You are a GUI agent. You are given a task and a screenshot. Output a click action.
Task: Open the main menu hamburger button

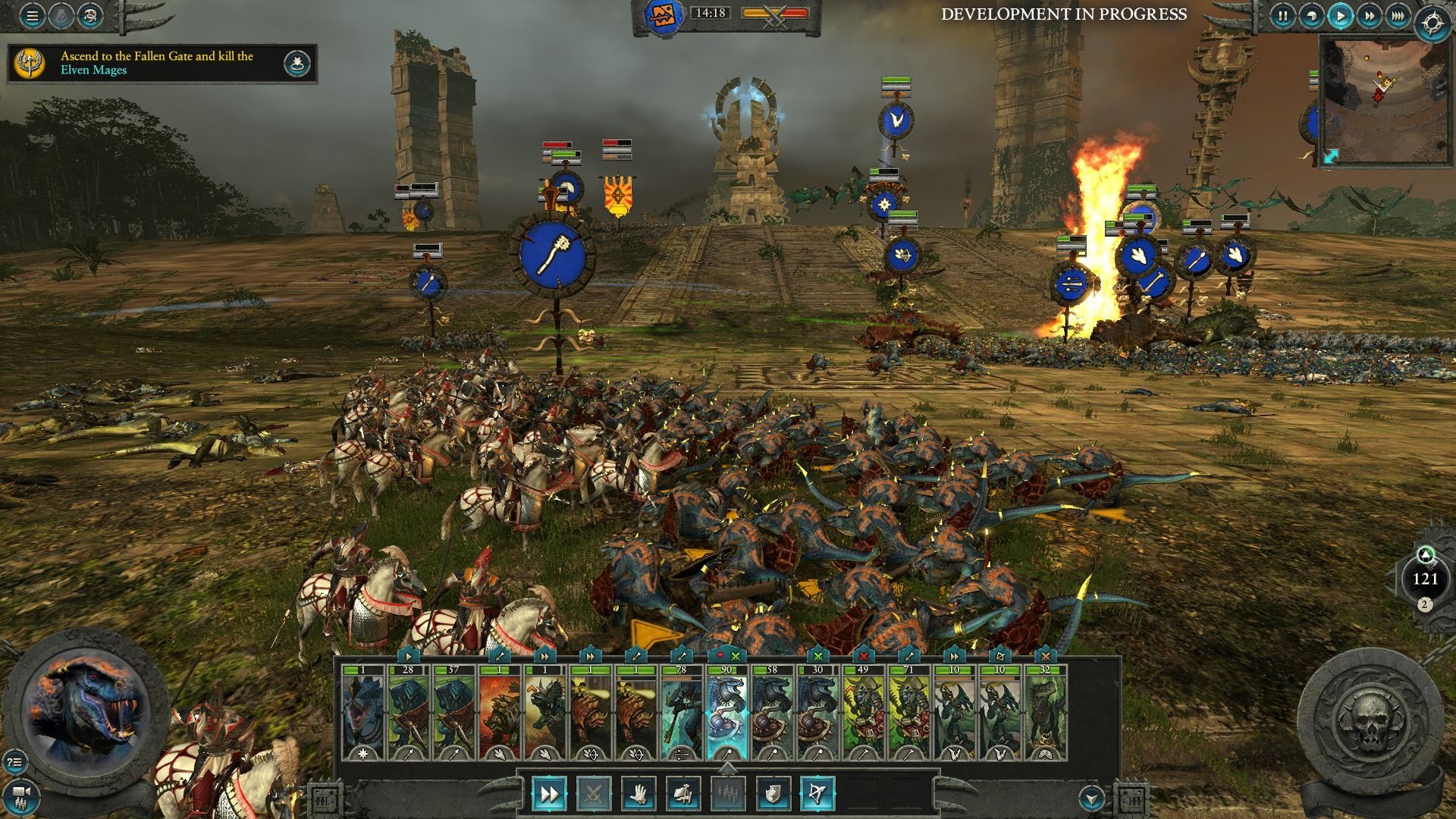click(32, 16)
